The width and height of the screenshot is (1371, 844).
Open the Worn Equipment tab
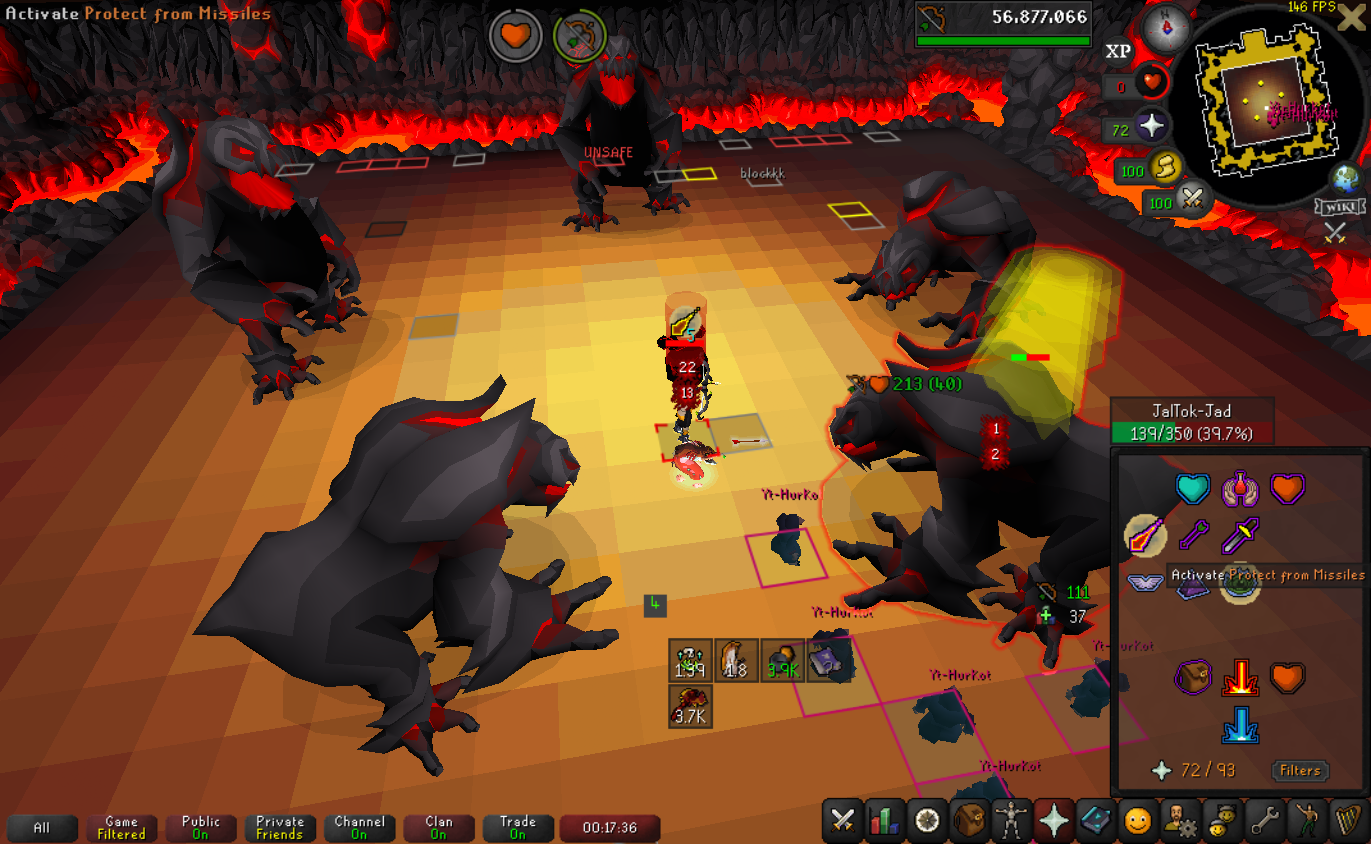[x=1011, y=821]
